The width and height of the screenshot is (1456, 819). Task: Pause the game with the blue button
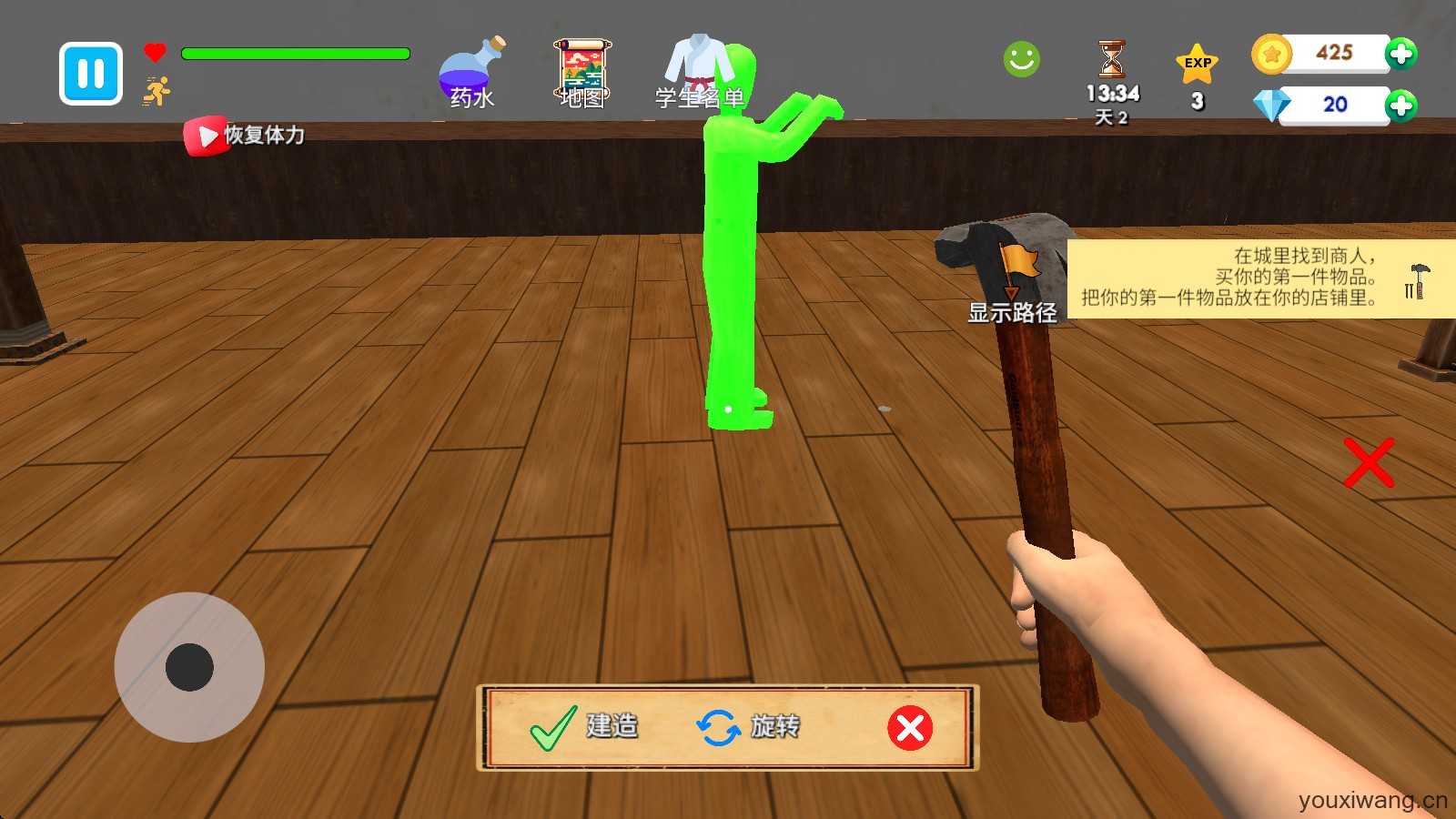point(91,73)
